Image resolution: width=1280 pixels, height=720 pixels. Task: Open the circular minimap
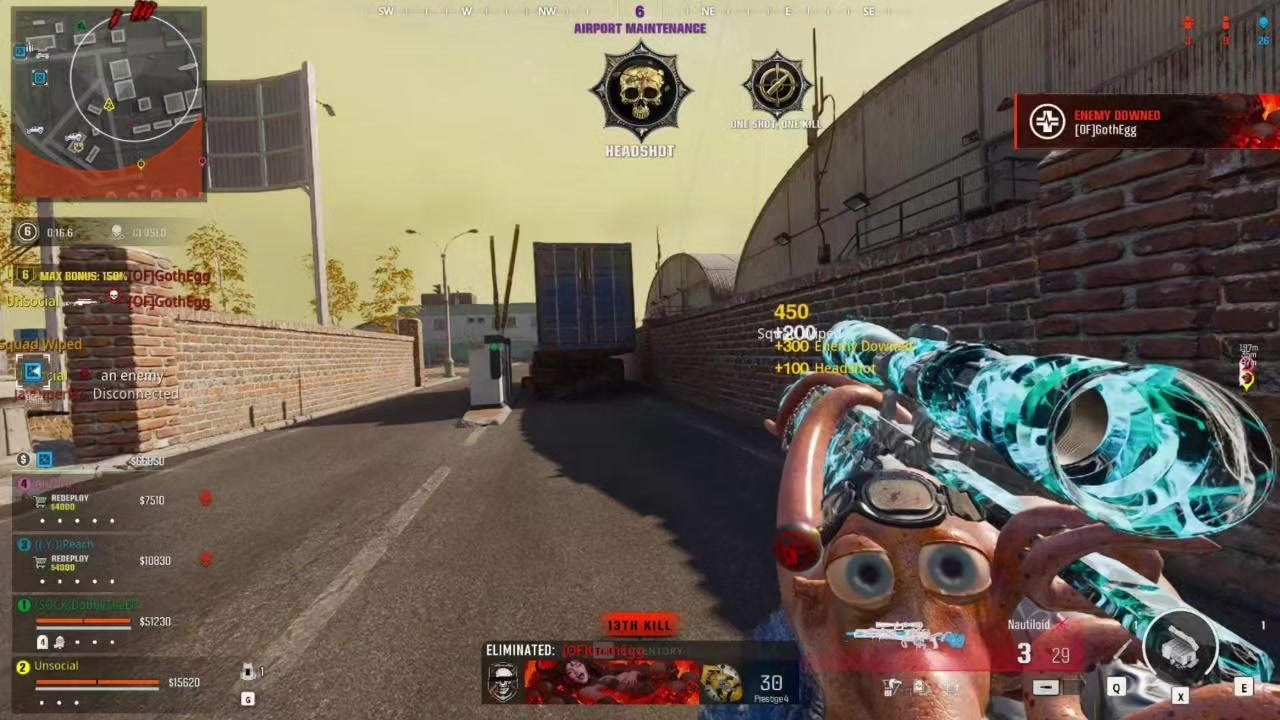[x=135, y=78]
